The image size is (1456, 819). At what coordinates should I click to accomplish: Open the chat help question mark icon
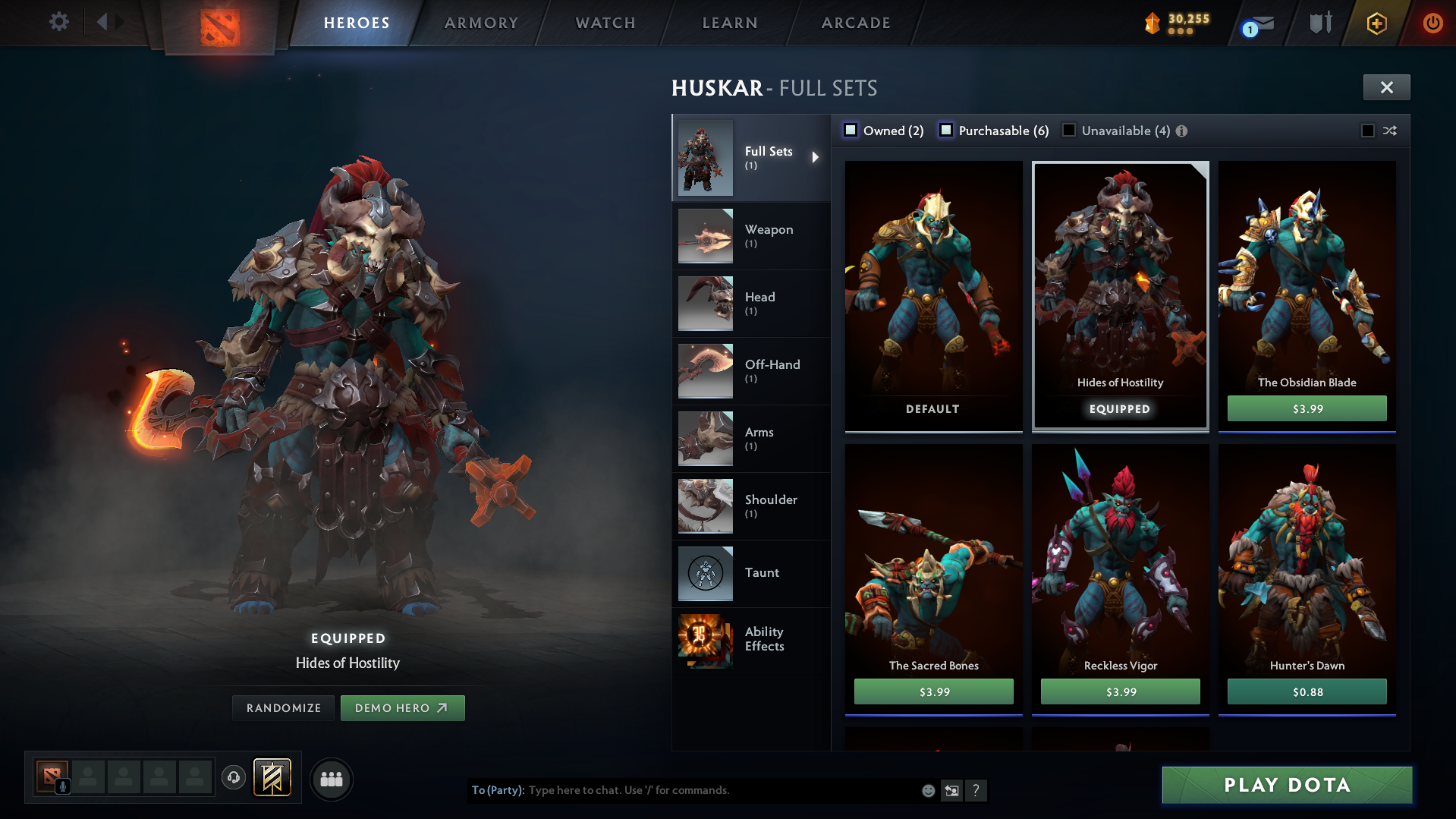click(976, 790)
